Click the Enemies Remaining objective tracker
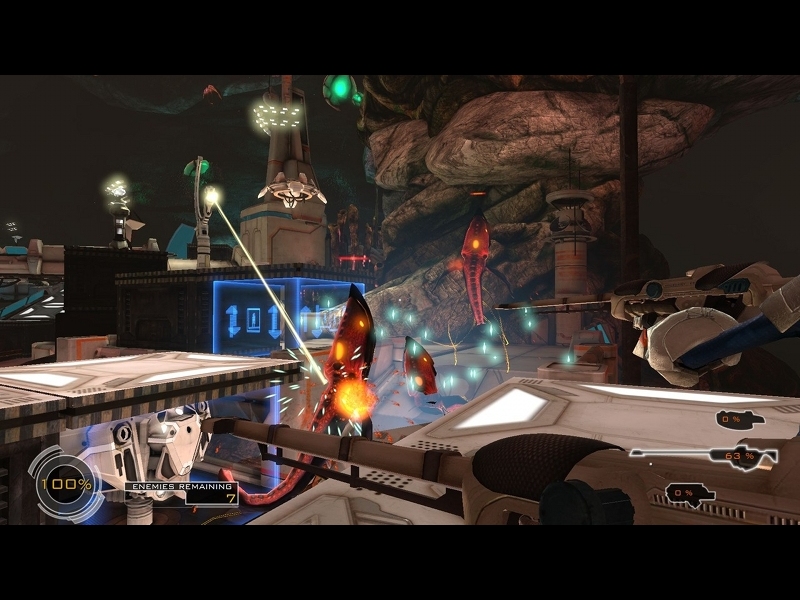This screenshot has width=800, height=600. (x=182, y=491)
